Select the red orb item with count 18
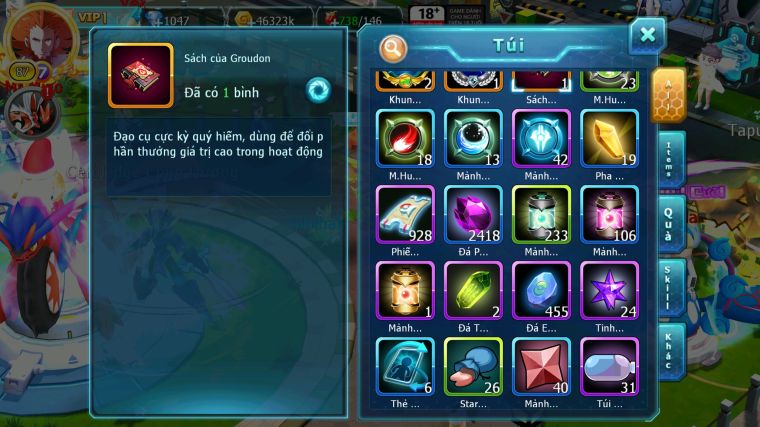The height and width of the screenshot is (427, 760). coord(405,138)
